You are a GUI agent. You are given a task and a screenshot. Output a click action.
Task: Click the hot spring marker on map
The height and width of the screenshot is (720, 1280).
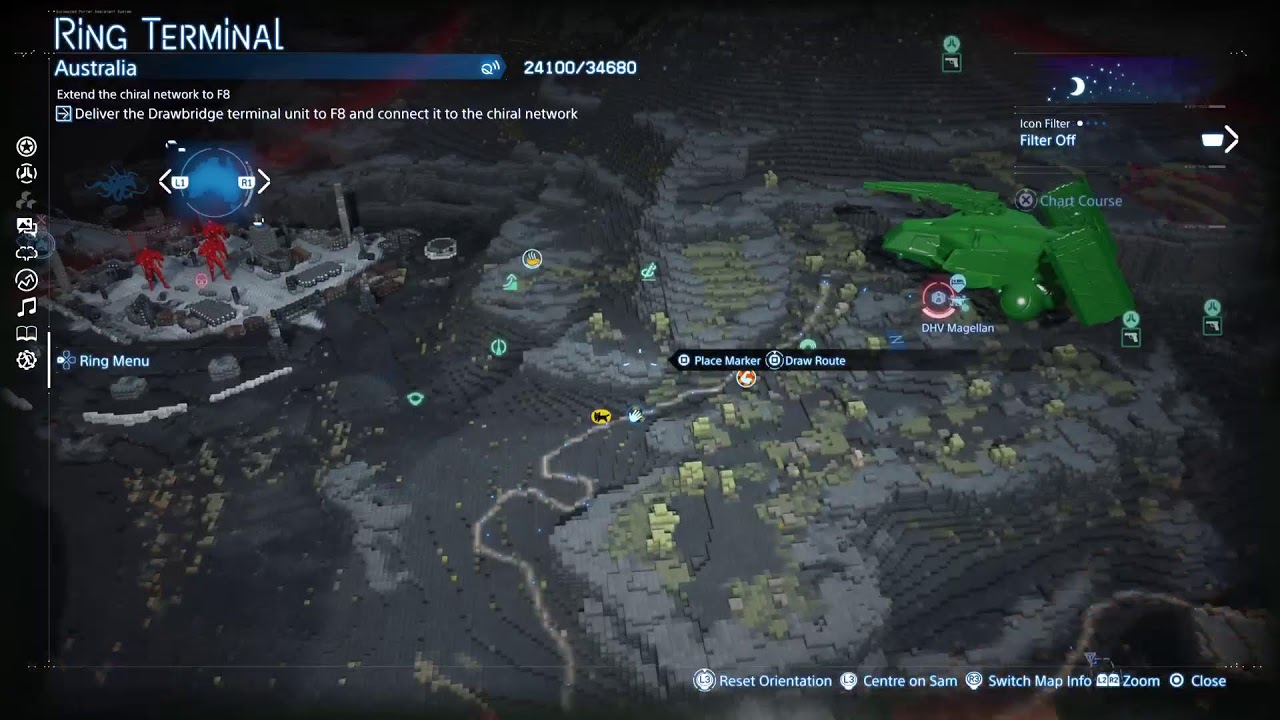coord(533,260)
